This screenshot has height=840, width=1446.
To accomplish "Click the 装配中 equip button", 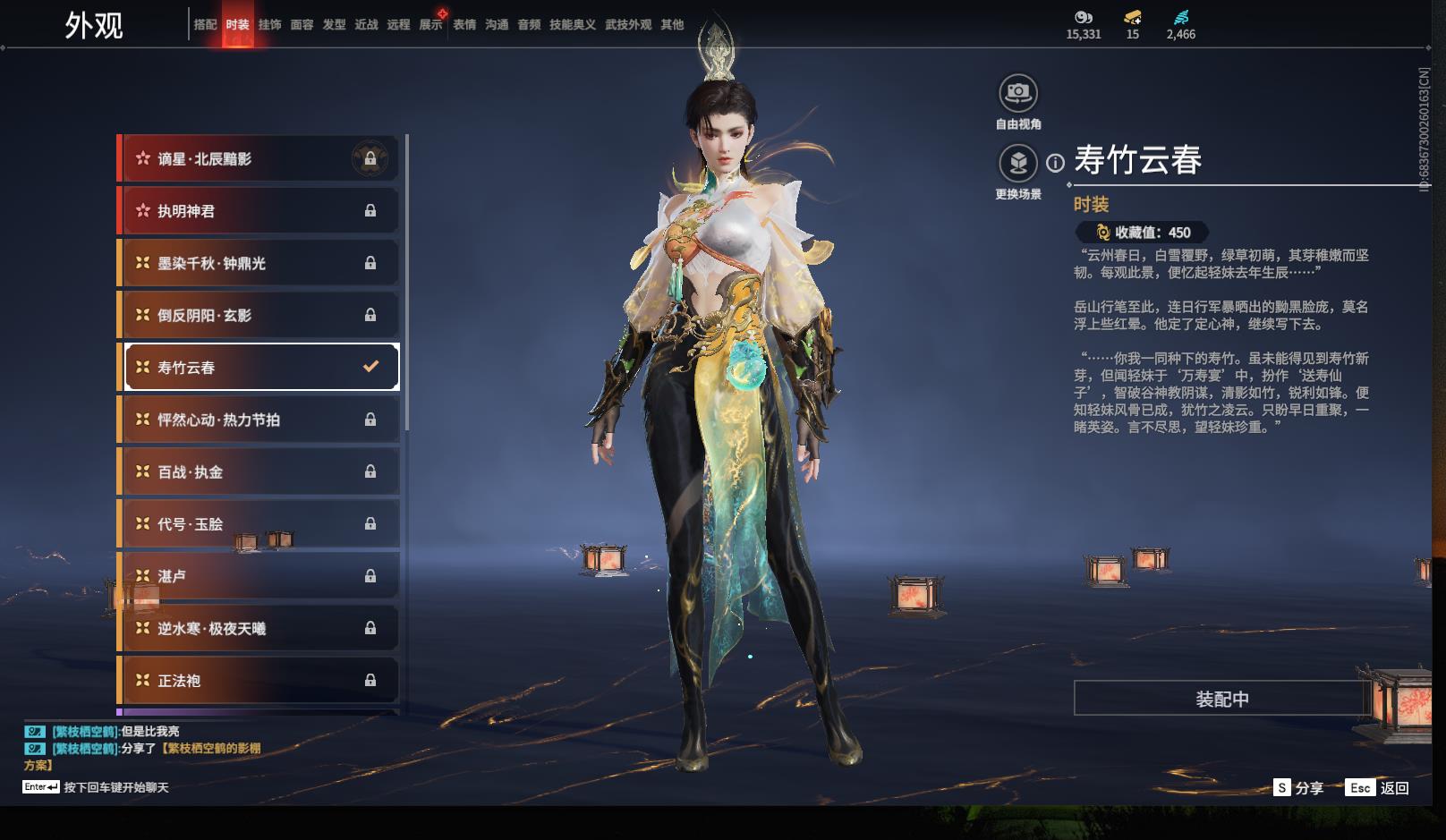I will tap(1221, 699).
